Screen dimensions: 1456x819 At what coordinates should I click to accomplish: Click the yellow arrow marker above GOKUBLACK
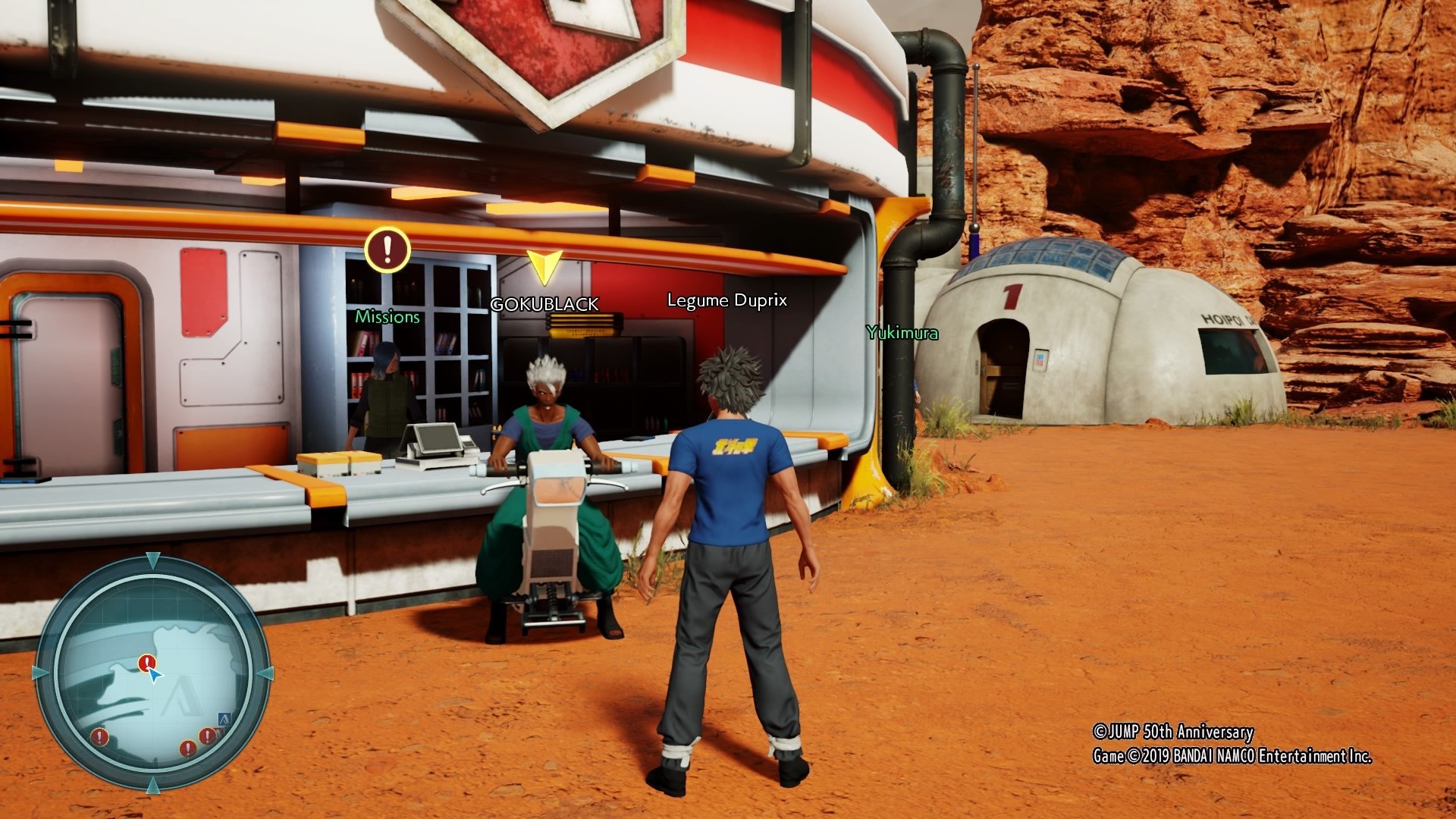click(x=544, y=267)
